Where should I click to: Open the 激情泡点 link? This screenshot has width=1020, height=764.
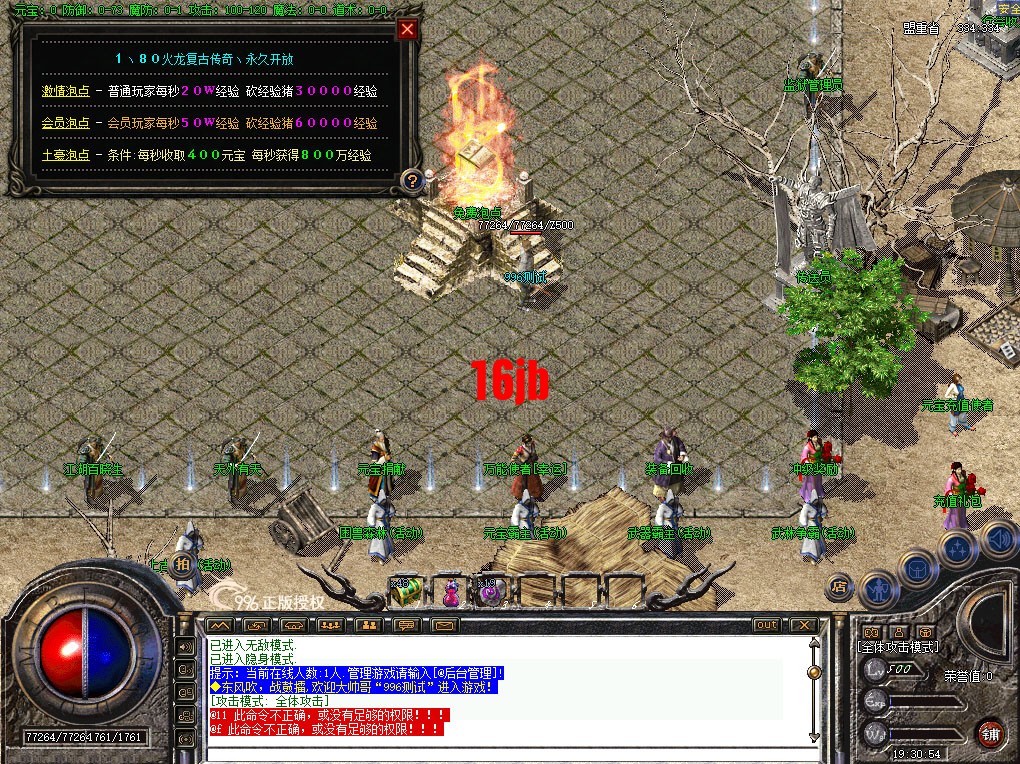point(65,91)
